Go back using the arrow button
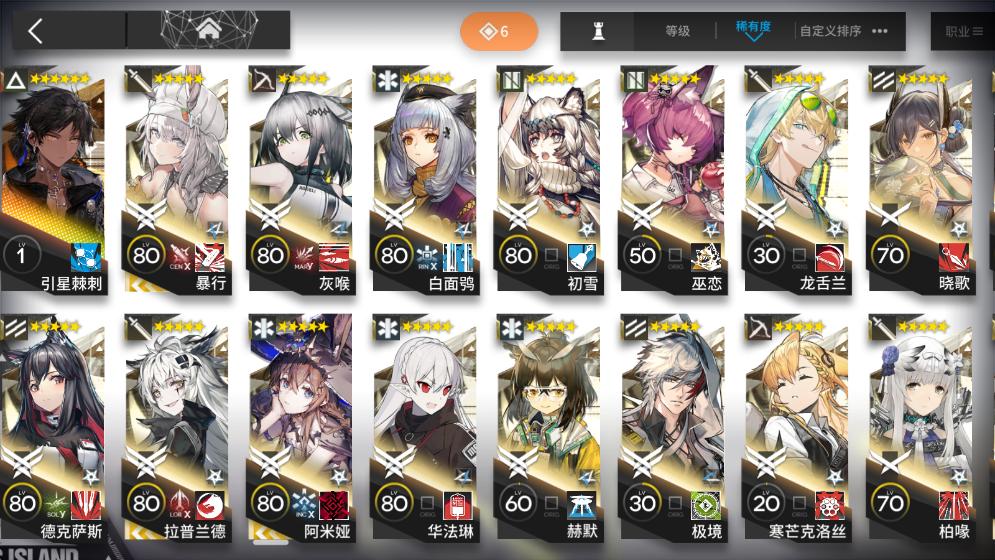The height and width of the screenshot is (560, 995). pyautogui.click(x=36, y=31)
